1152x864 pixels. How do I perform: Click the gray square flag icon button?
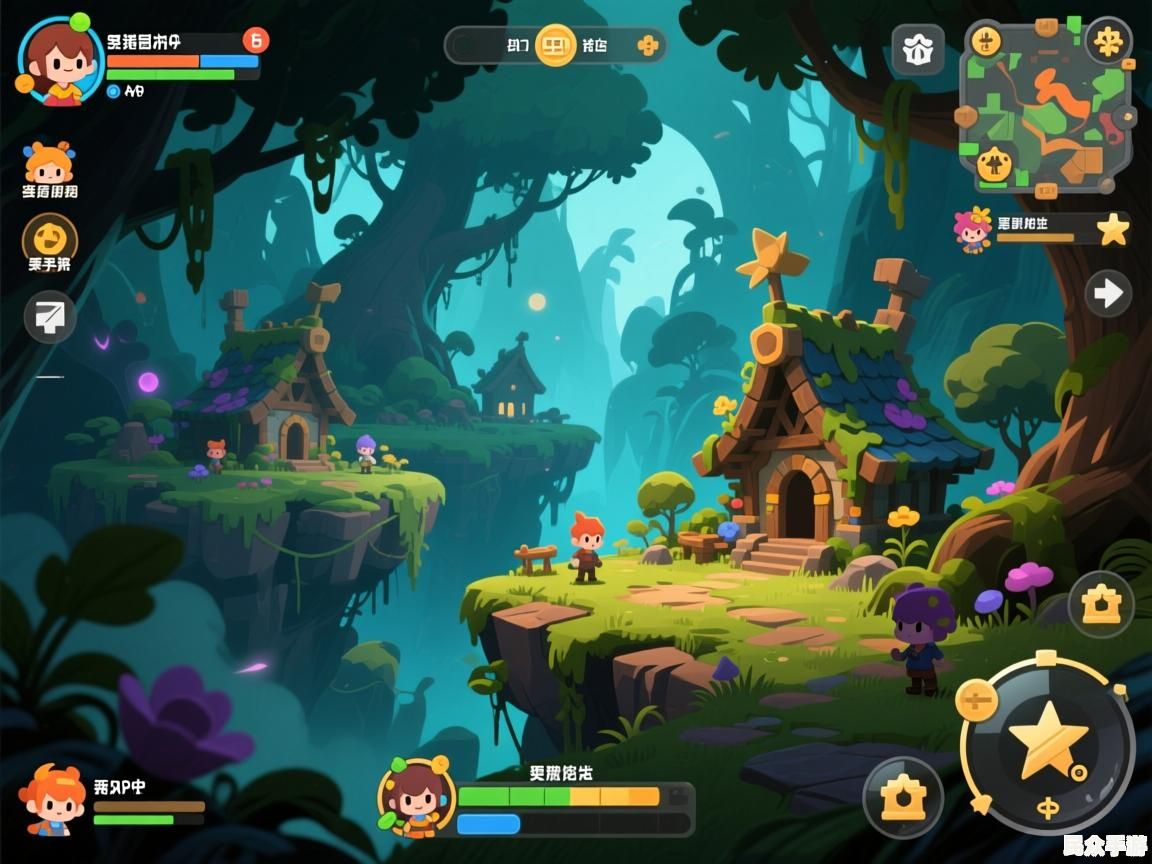pyautogui.click(x=50, y=317)
